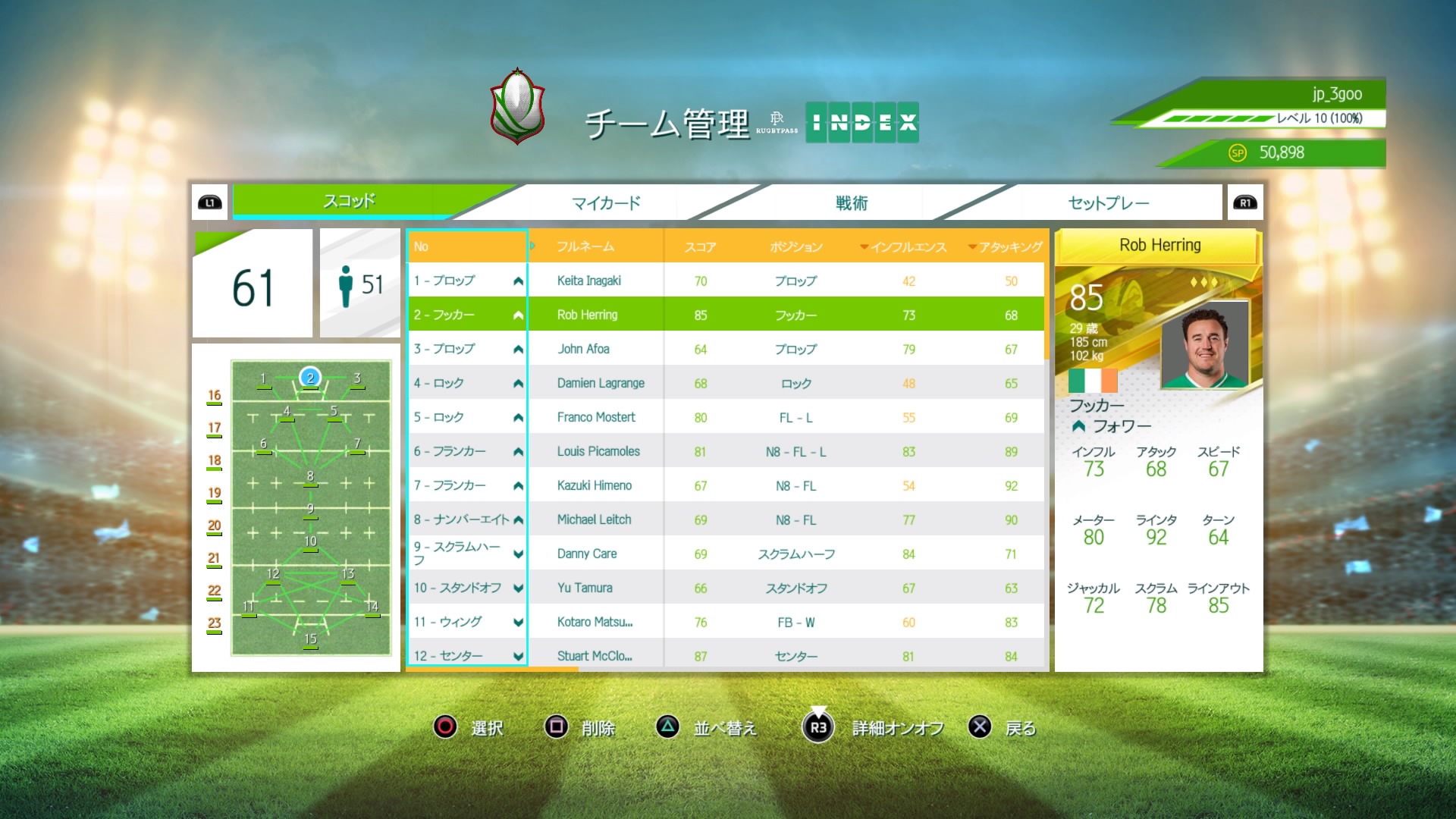Switch to the マイカード tab
Viewport: 1456px width, 819px height.
coord(606,202)
